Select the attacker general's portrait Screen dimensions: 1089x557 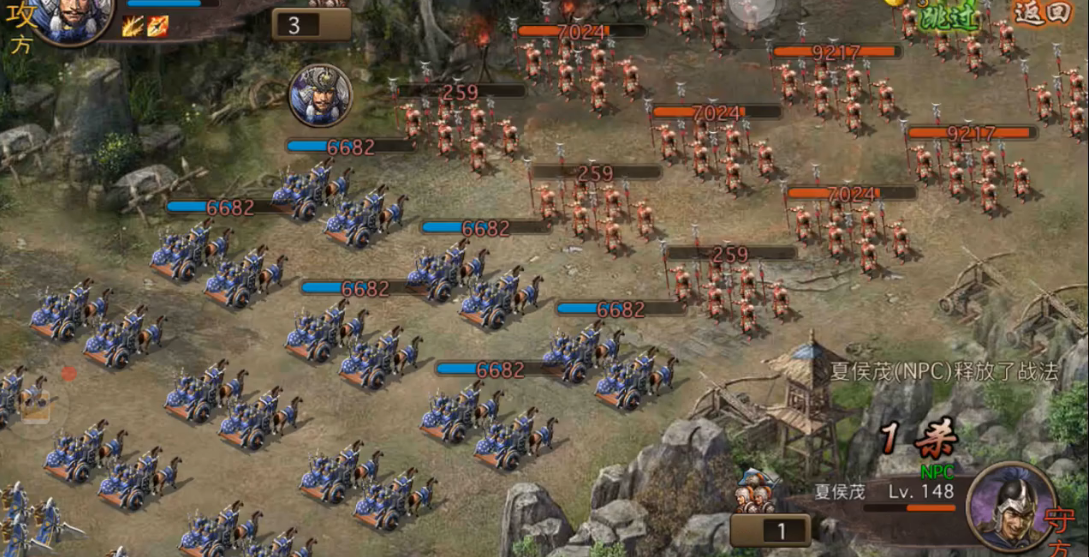(x=70, y=20)
